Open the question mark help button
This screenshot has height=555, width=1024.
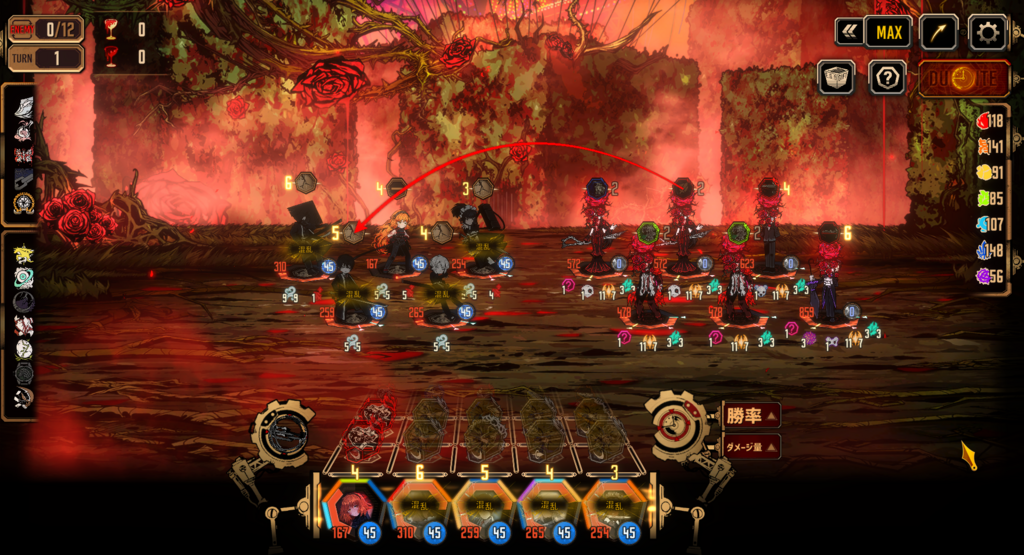pos(887,77)
